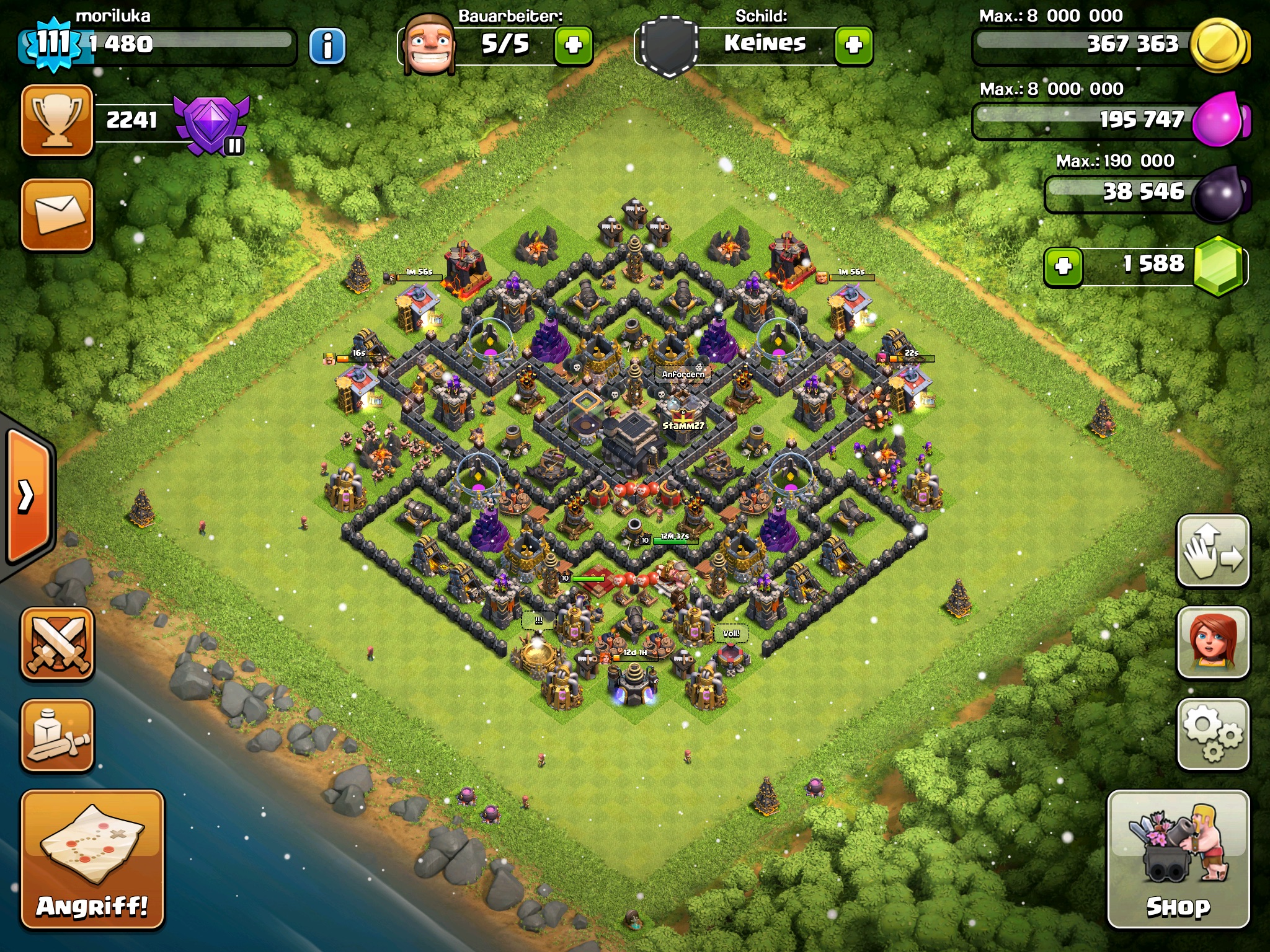The width and height of the screenshot is (1270, 952).
Task: Open the Shop
Action: point(1178,858)
